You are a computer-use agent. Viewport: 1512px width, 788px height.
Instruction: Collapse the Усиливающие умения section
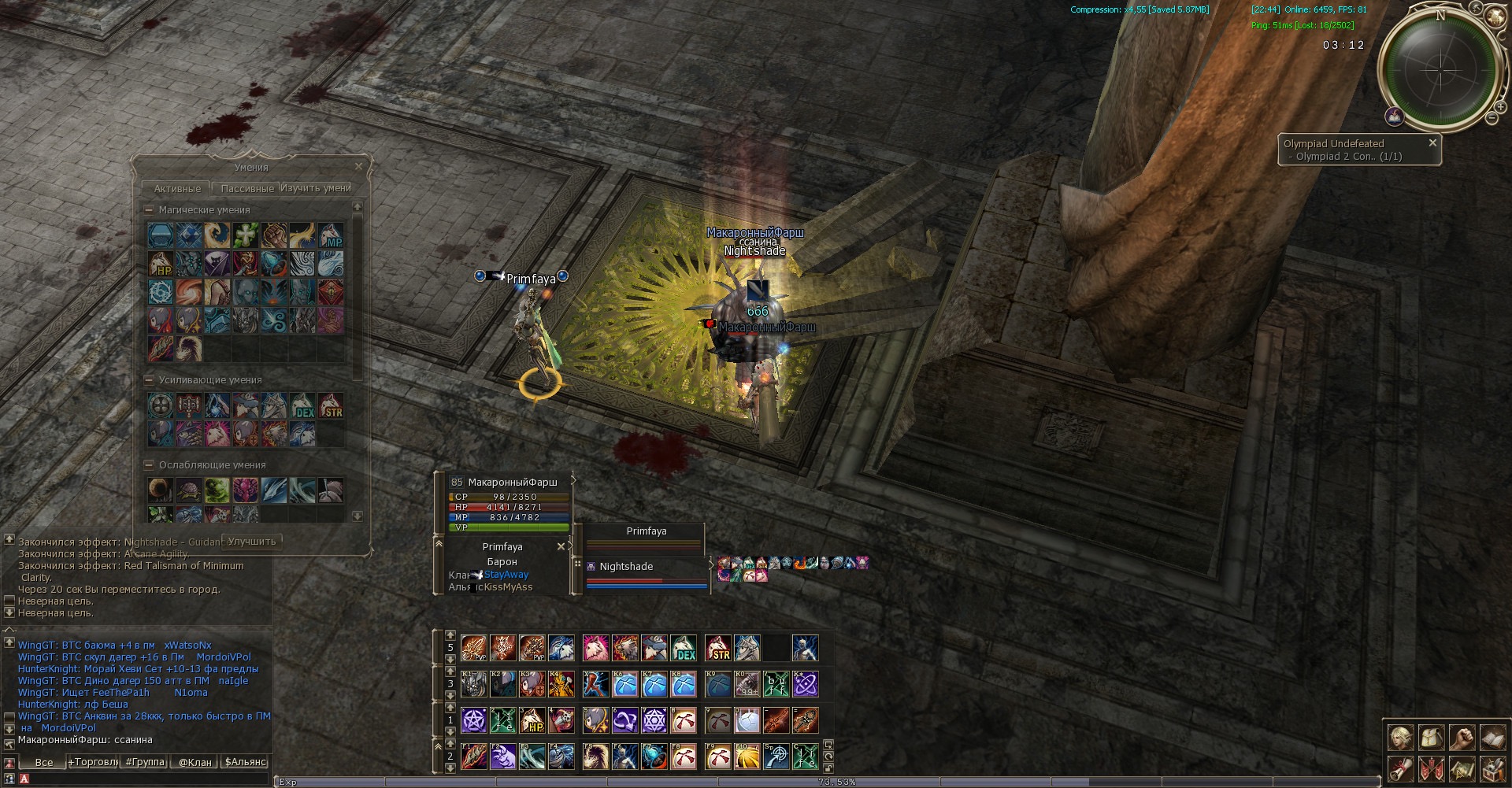(x=149, y=380)
